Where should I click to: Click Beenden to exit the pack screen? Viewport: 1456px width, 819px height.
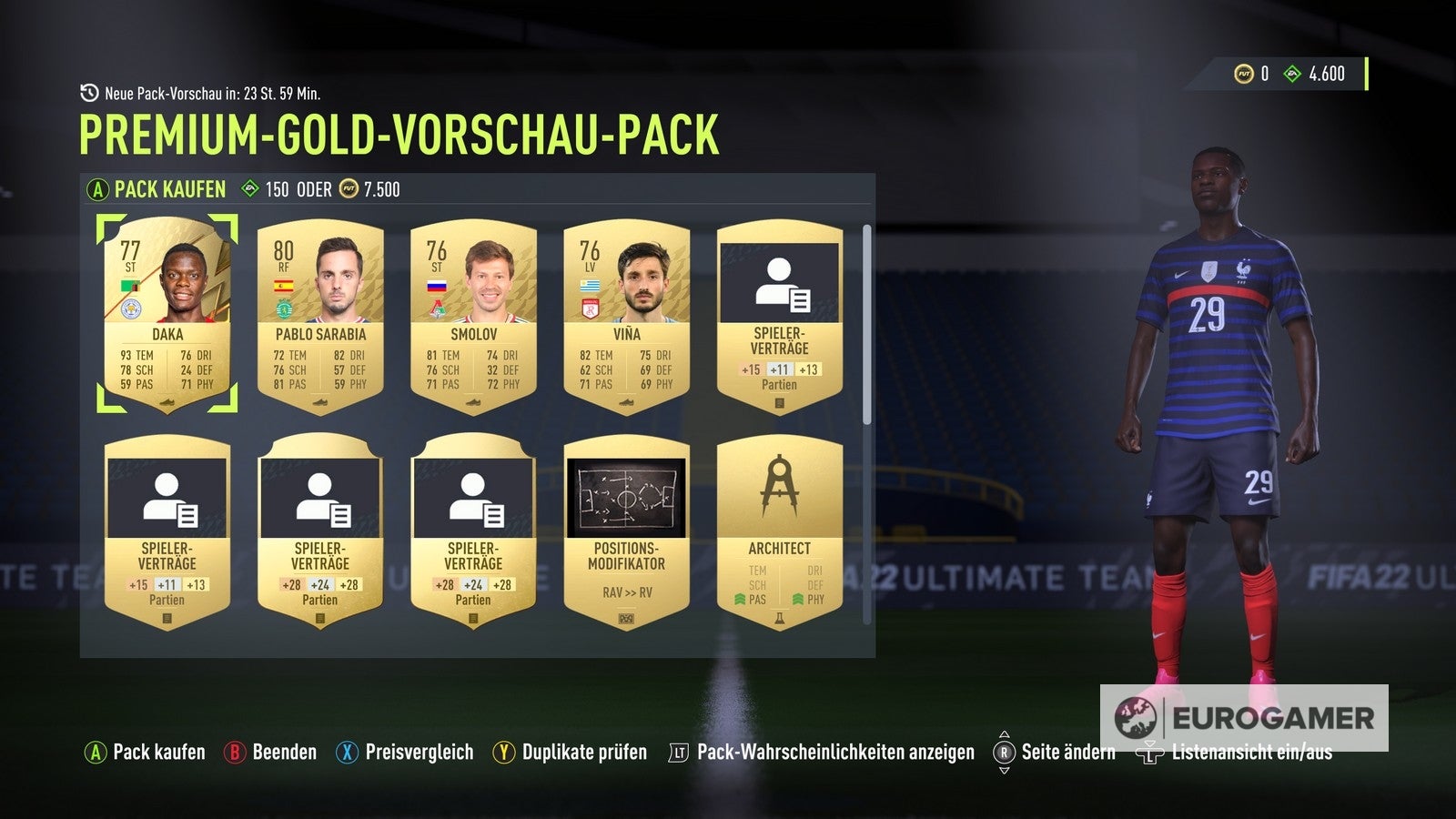[281, 753]
